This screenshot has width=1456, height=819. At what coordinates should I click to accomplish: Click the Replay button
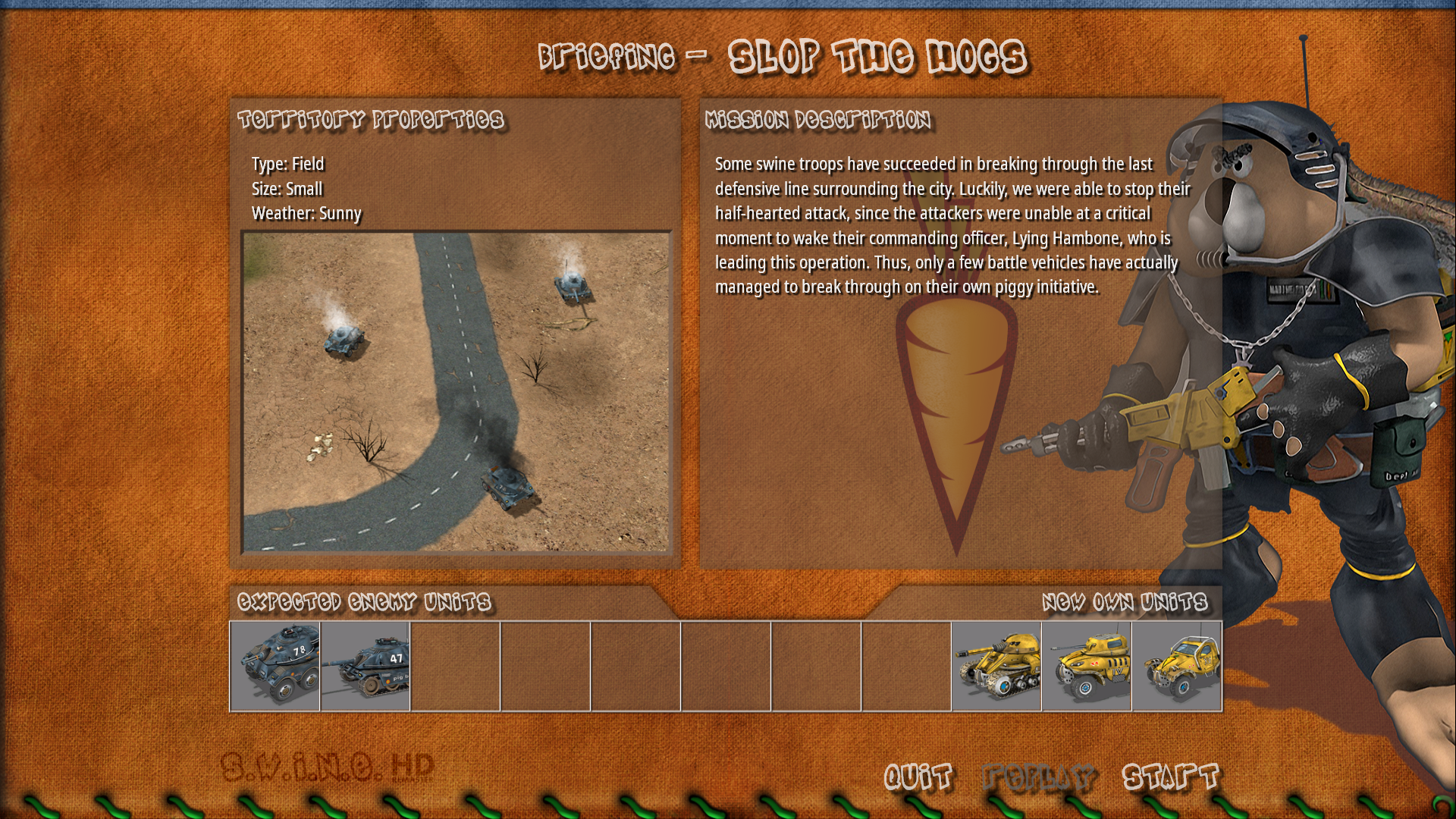(x=1038, y=777)
